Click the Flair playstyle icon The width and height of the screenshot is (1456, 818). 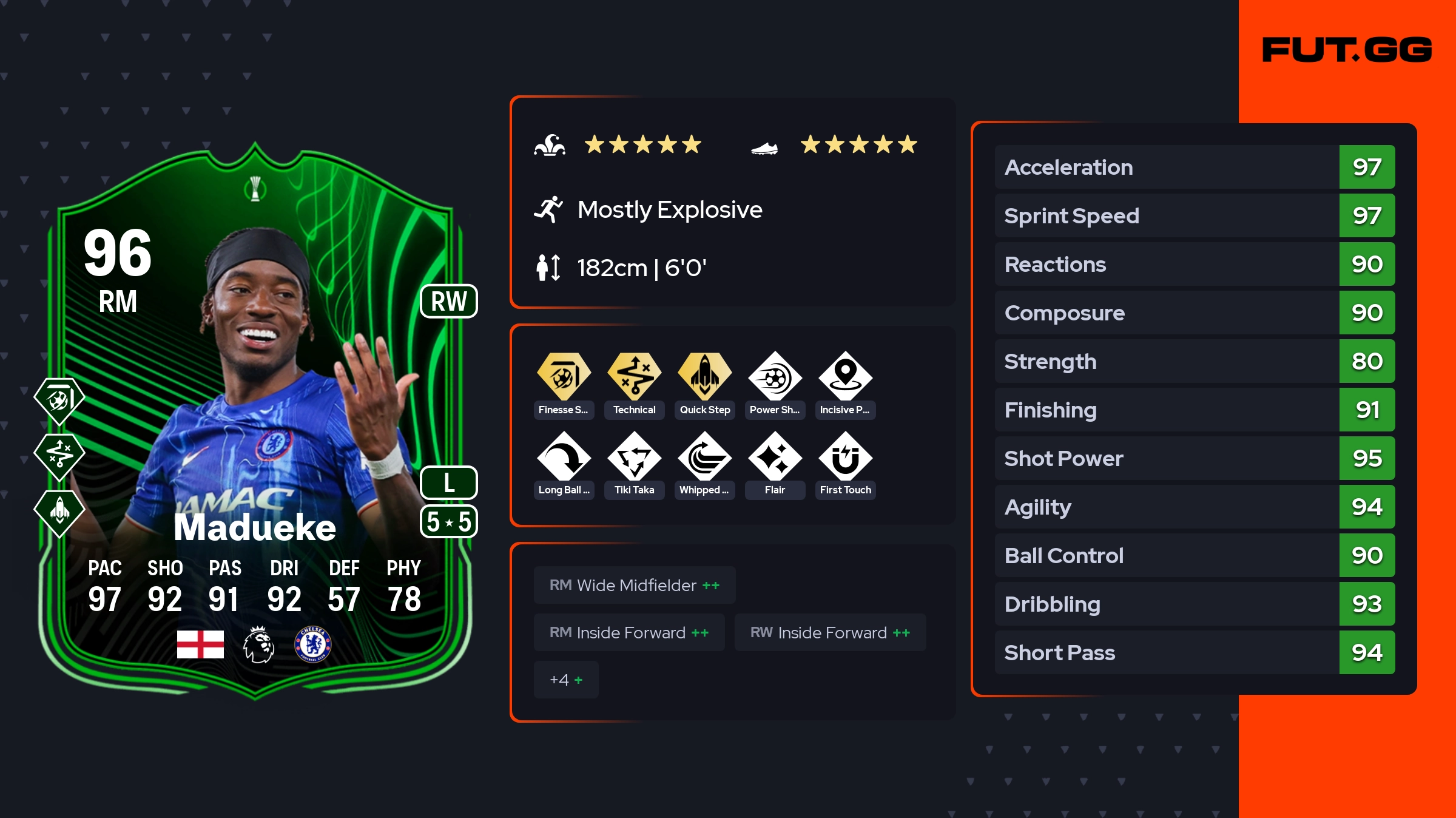click(x=775, y=457)
